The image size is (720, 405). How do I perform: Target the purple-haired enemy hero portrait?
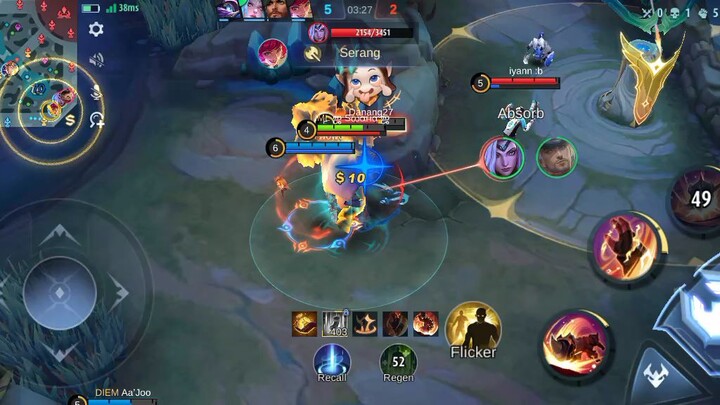click(500, 157)
